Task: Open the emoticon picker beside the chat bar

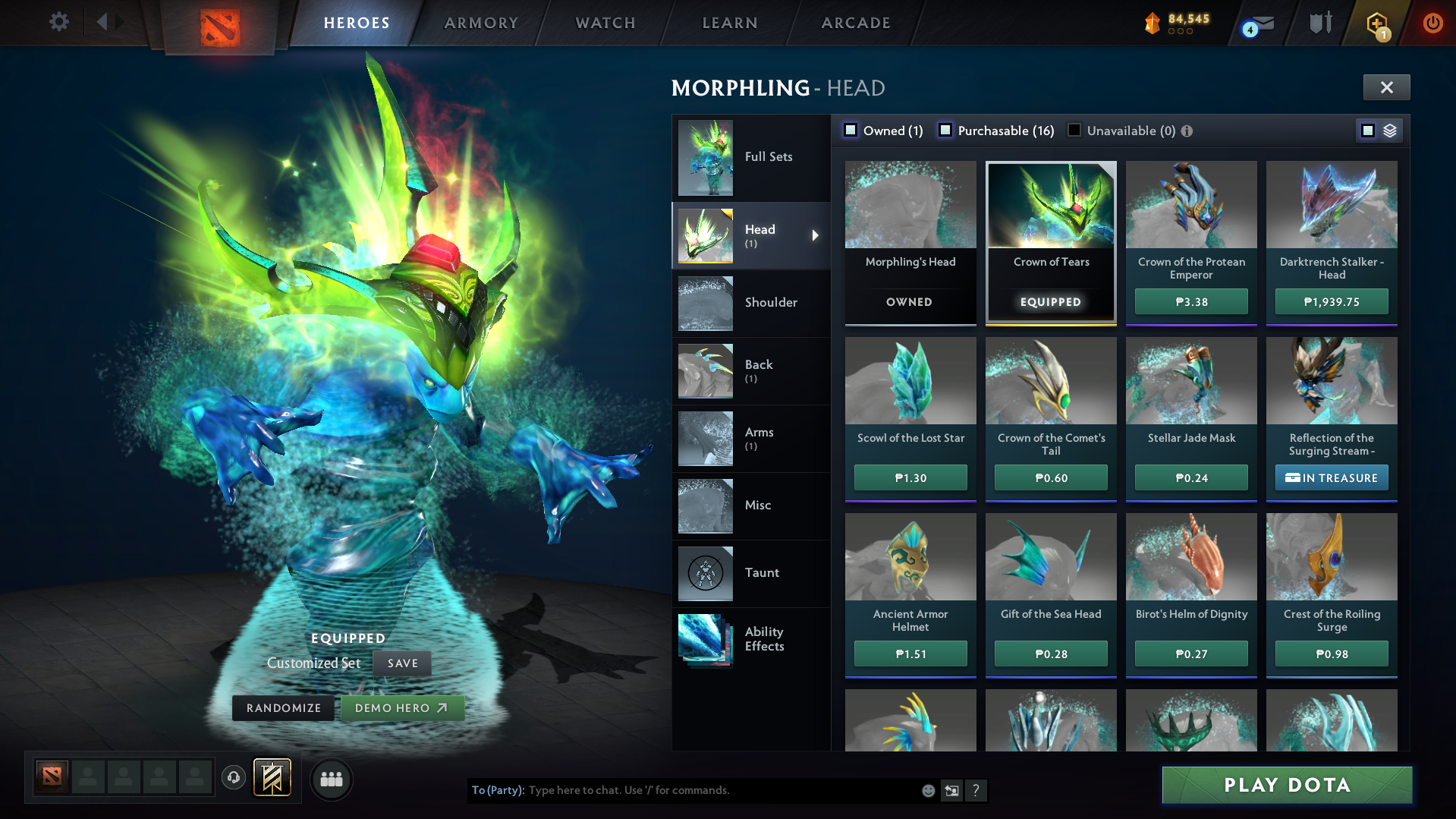Action: click(x=927, y=790)
